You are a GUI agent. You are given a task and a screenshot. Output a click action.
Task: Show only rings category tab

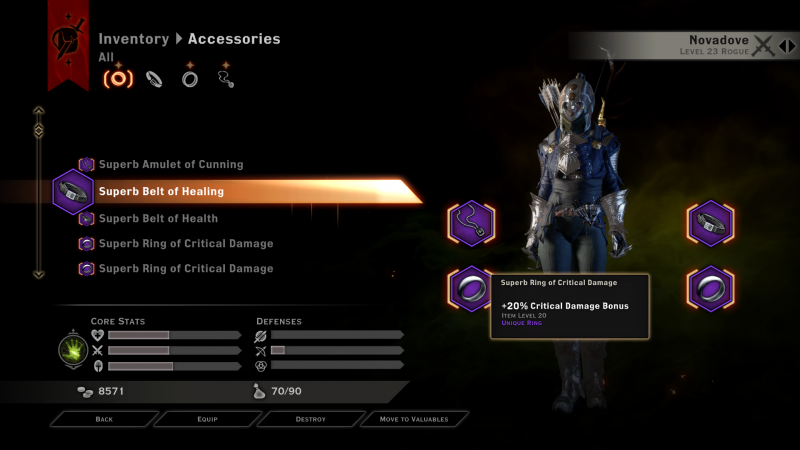(190, 78)
